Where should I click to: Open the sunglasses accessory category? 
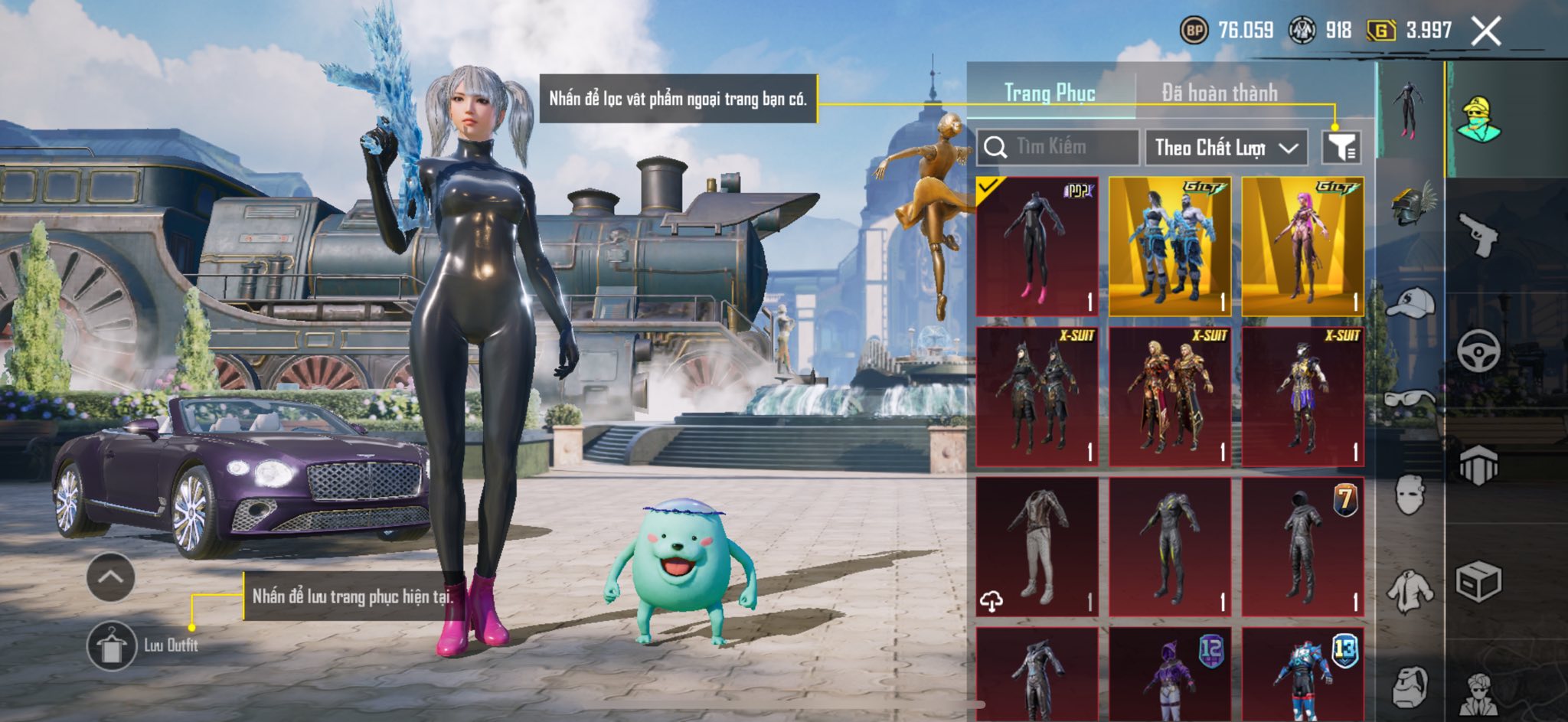1410,399
